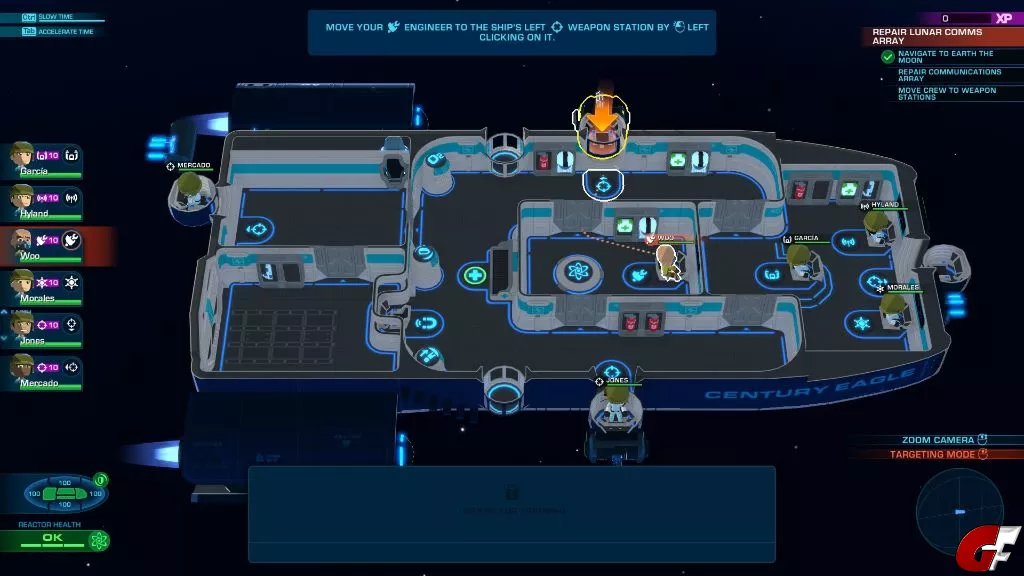The height and width of the screenshot is (576, 1024).
Task: Select Hyland in the crew list
Action: [x=22, y=198]
